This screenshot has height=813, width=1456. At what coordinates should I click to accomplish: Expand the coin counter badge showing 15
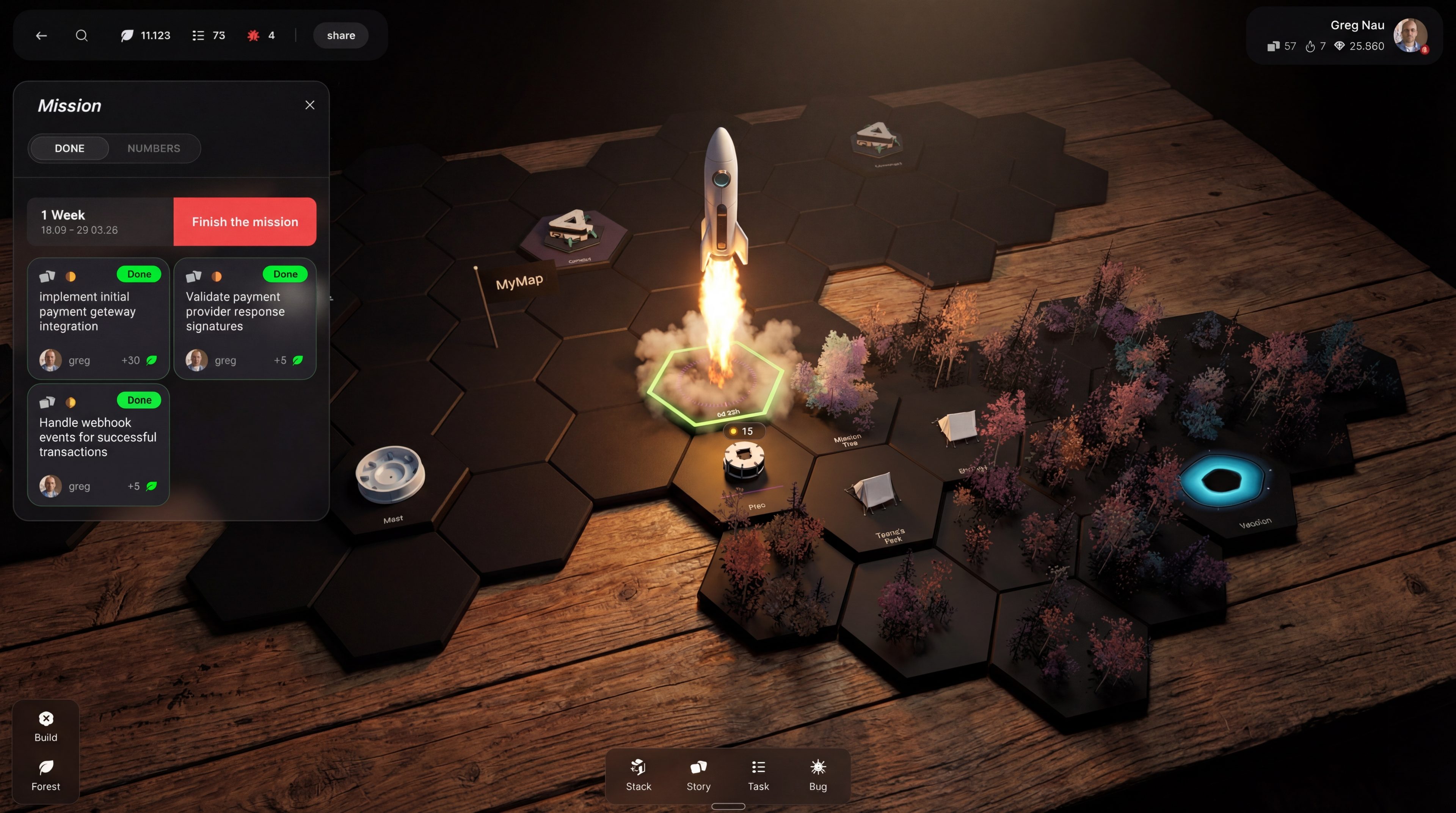pyautogui.click(x=745, y=431)
